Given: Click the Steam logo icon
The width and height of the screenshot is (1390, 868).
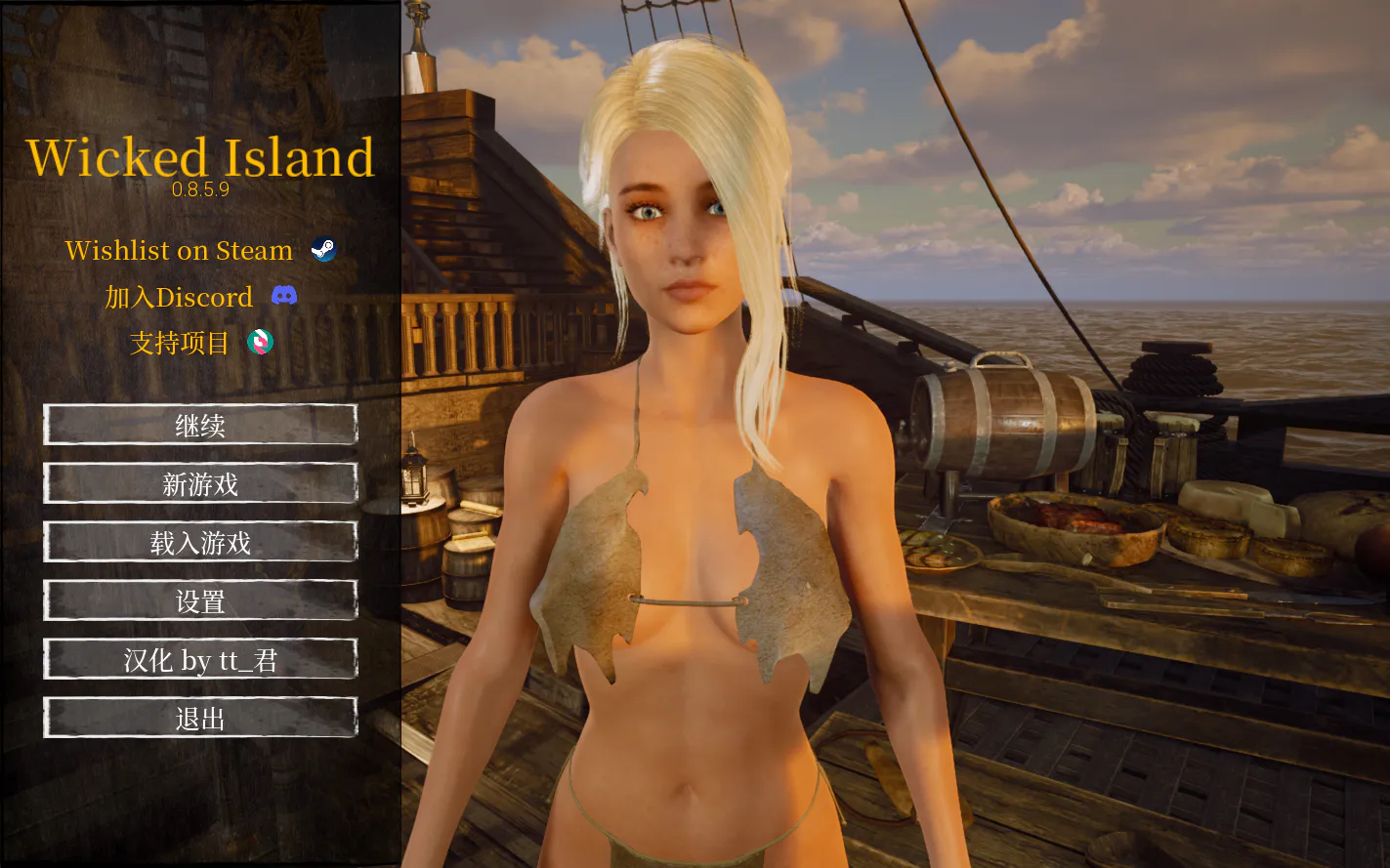Looking at the screenshot, I should tap(322, 249).
